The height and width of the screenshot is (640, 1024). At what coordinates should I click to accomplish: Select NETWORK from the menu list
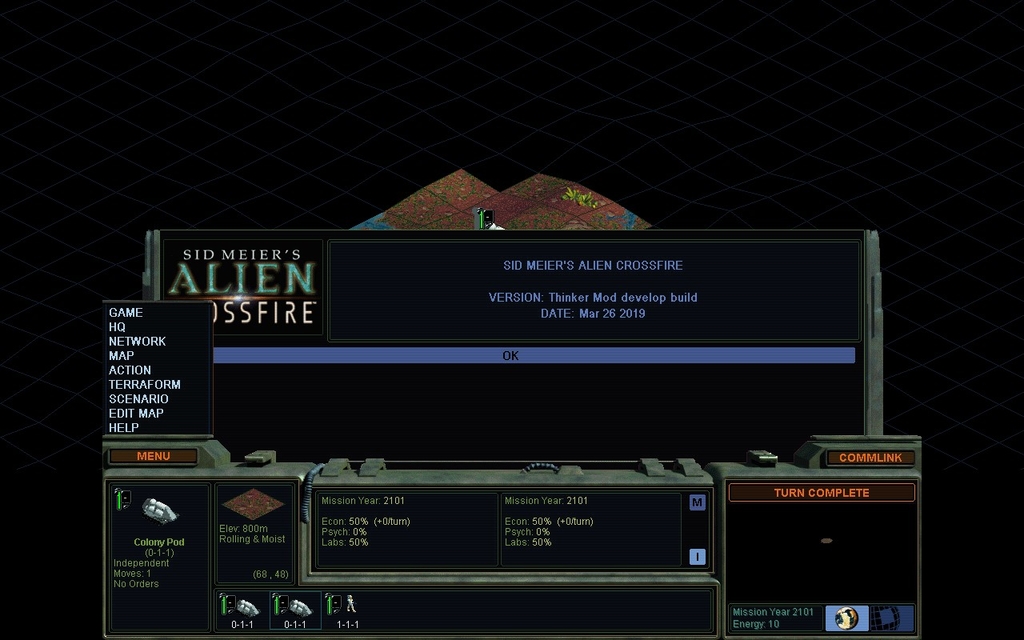[x=137, y=341]
